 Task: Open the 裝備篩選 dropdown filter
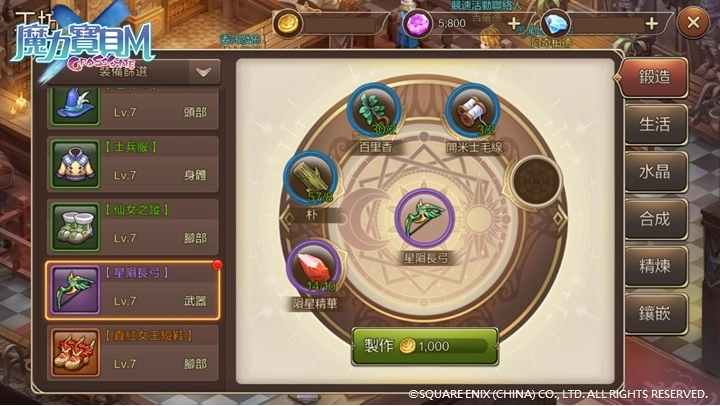click(x=204, y=72)
